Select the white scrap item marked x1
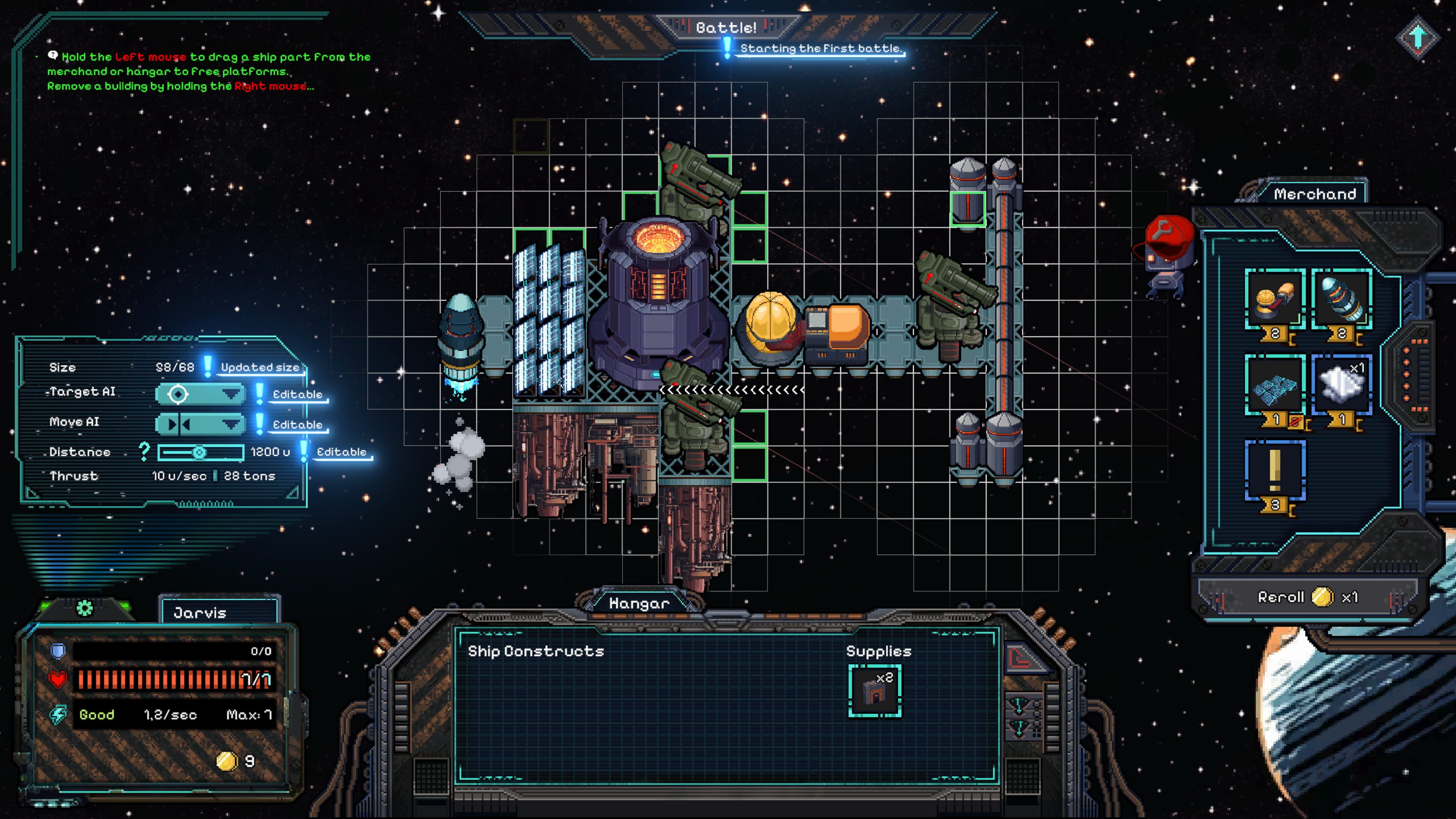Viewport: 1456px width, 819px height. tap(1341, 386)
